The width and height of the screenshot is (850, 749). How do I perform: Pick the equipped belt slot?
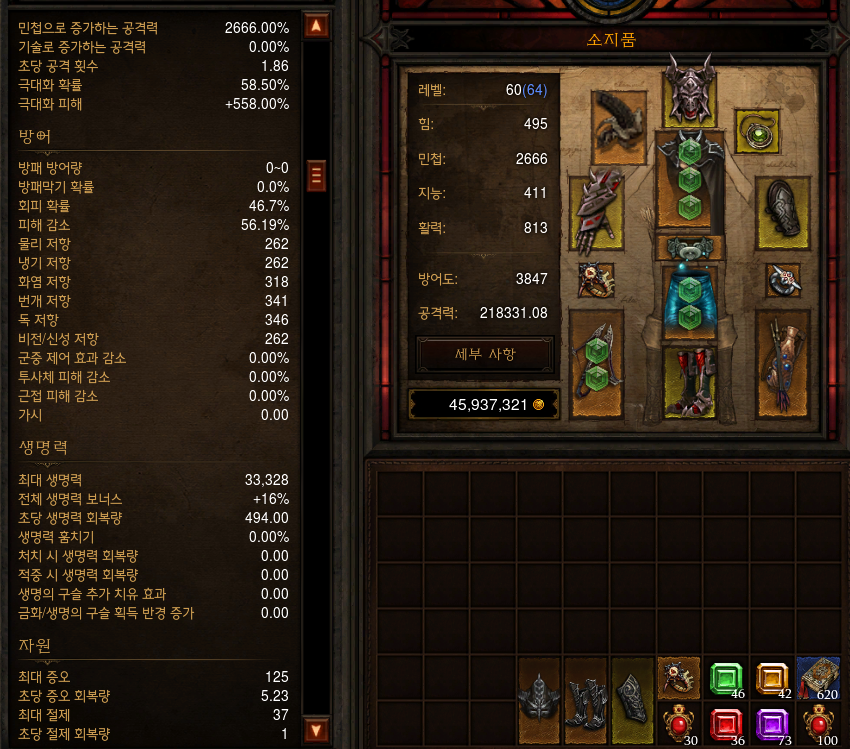point(689,248)
